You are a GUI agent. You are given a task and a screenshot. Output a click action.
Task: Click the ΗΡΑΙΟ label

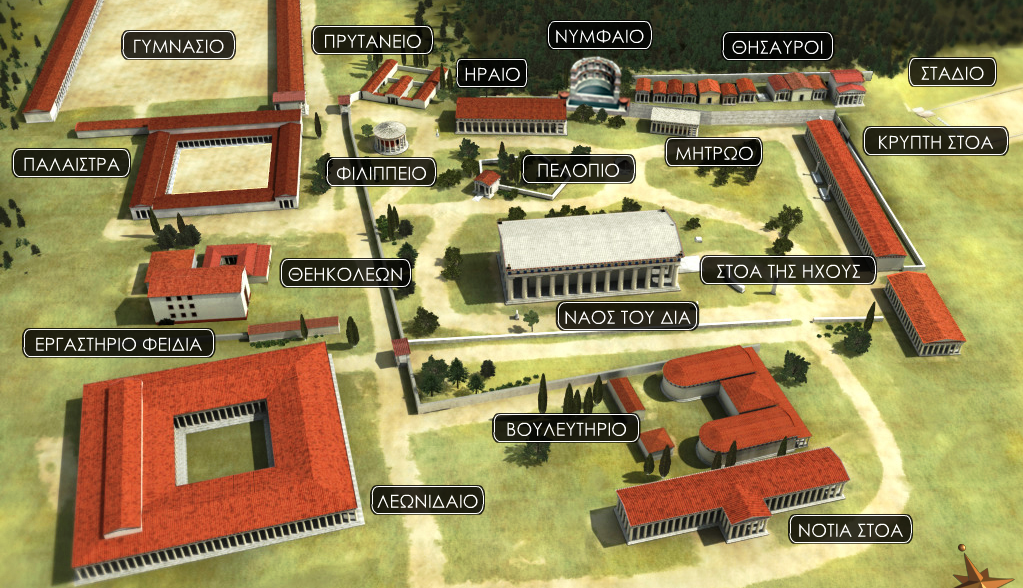[x=490, y=73]
